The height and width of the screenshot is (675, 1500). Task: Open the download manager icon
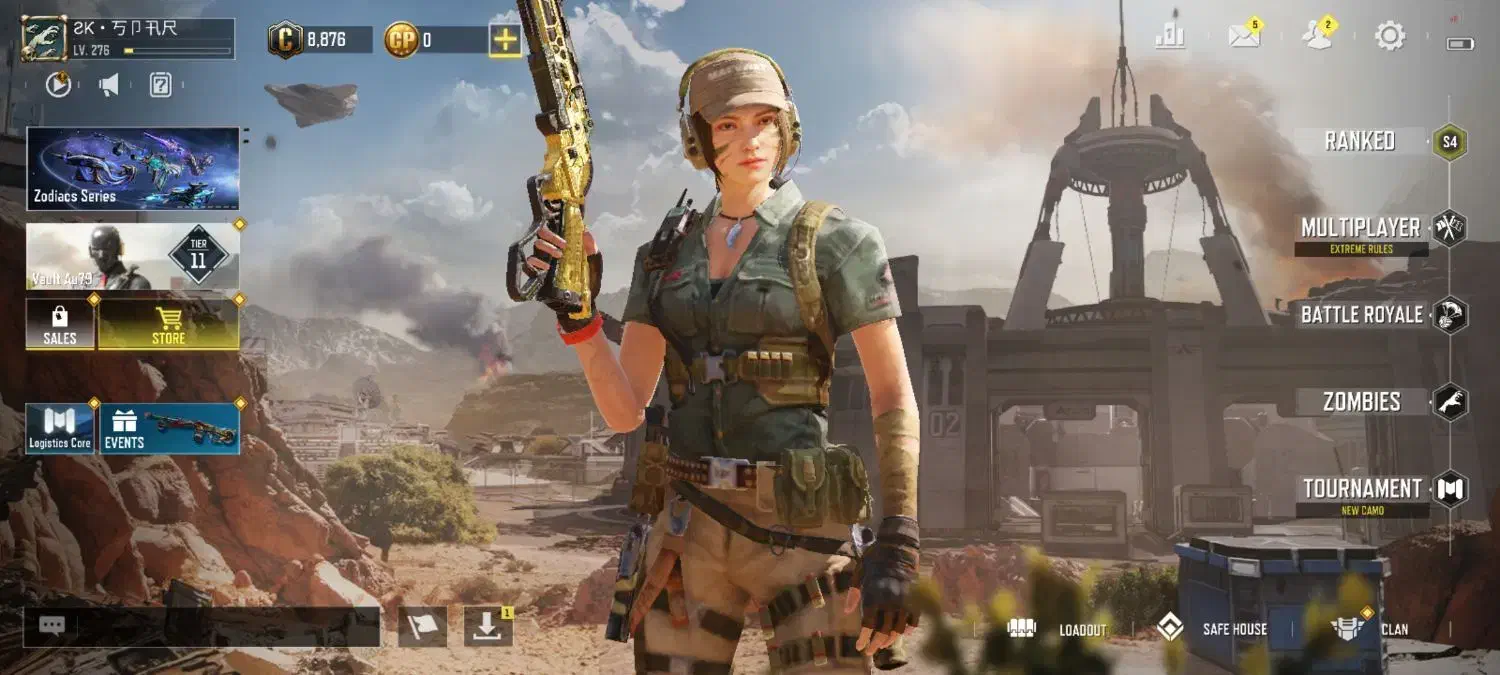tap(487, 627)
